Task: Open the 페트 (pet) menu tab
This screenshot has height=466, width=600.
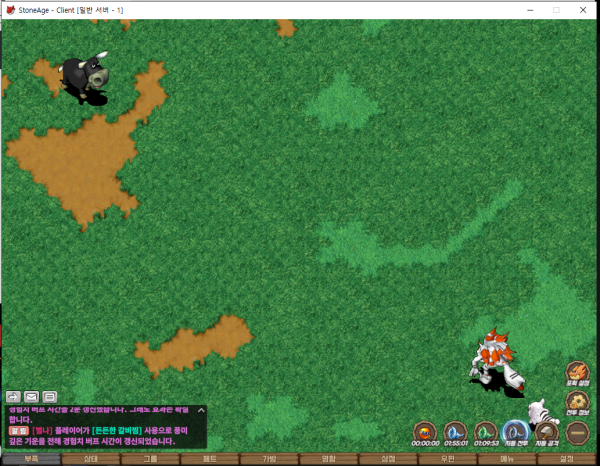Action: pyautogui.click(x=209, y=459)
